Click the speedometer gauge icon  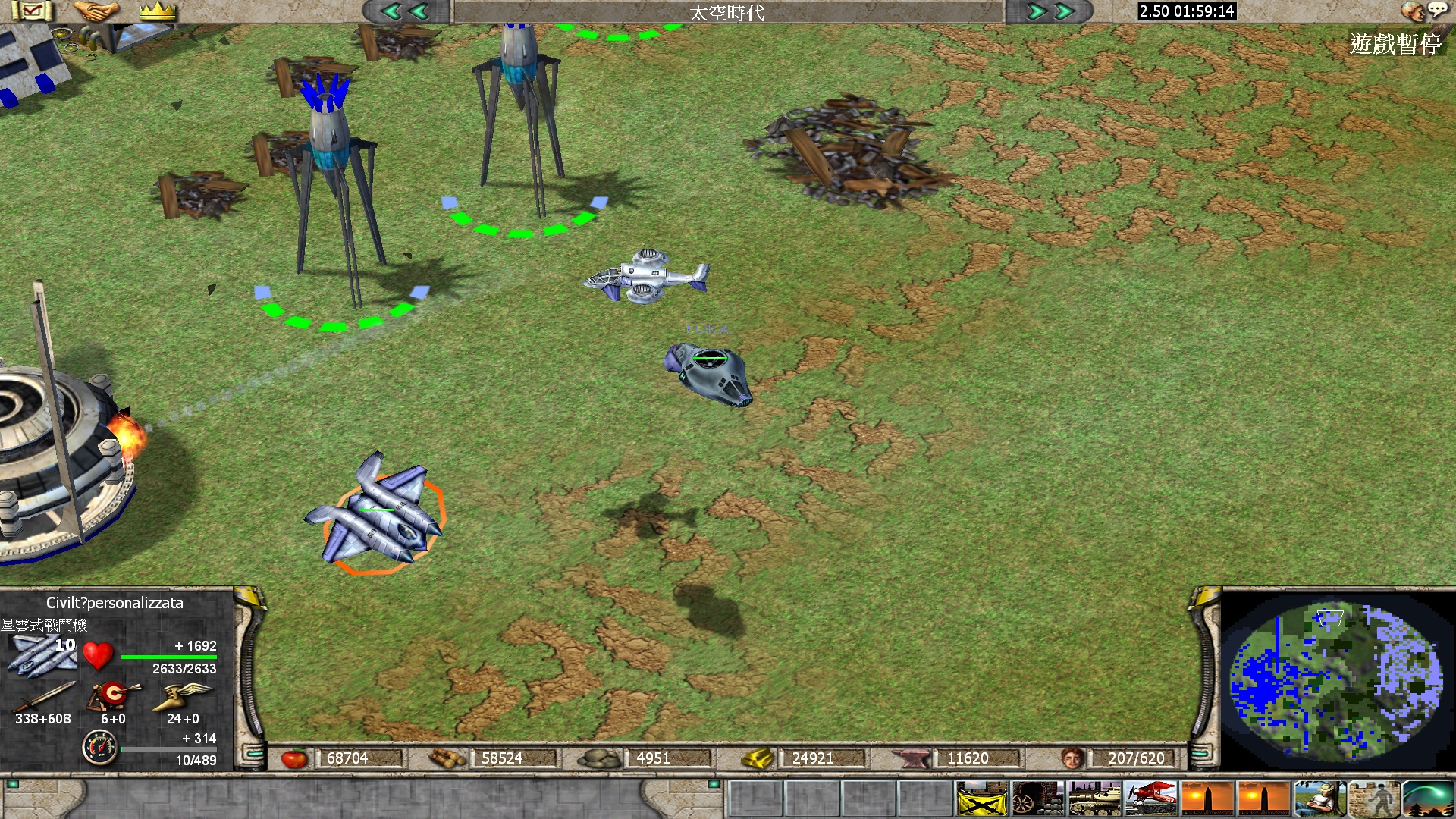click(99, 748)
